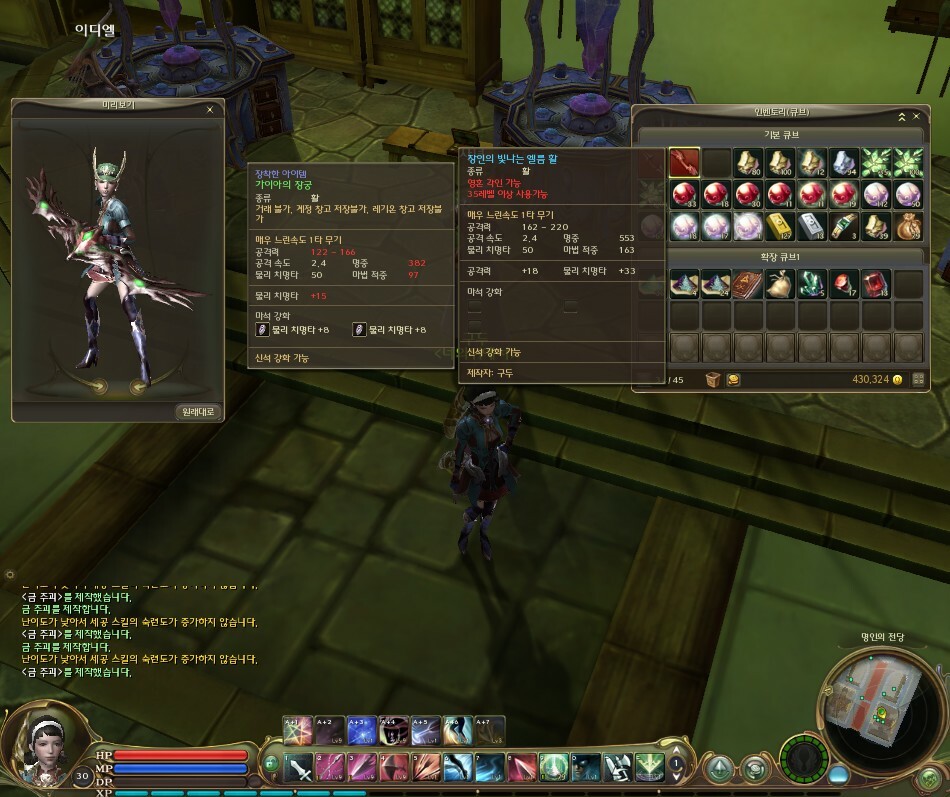Switch the hotbar page with the up arrow
This screenshot has width=950, height=797.
677,752
